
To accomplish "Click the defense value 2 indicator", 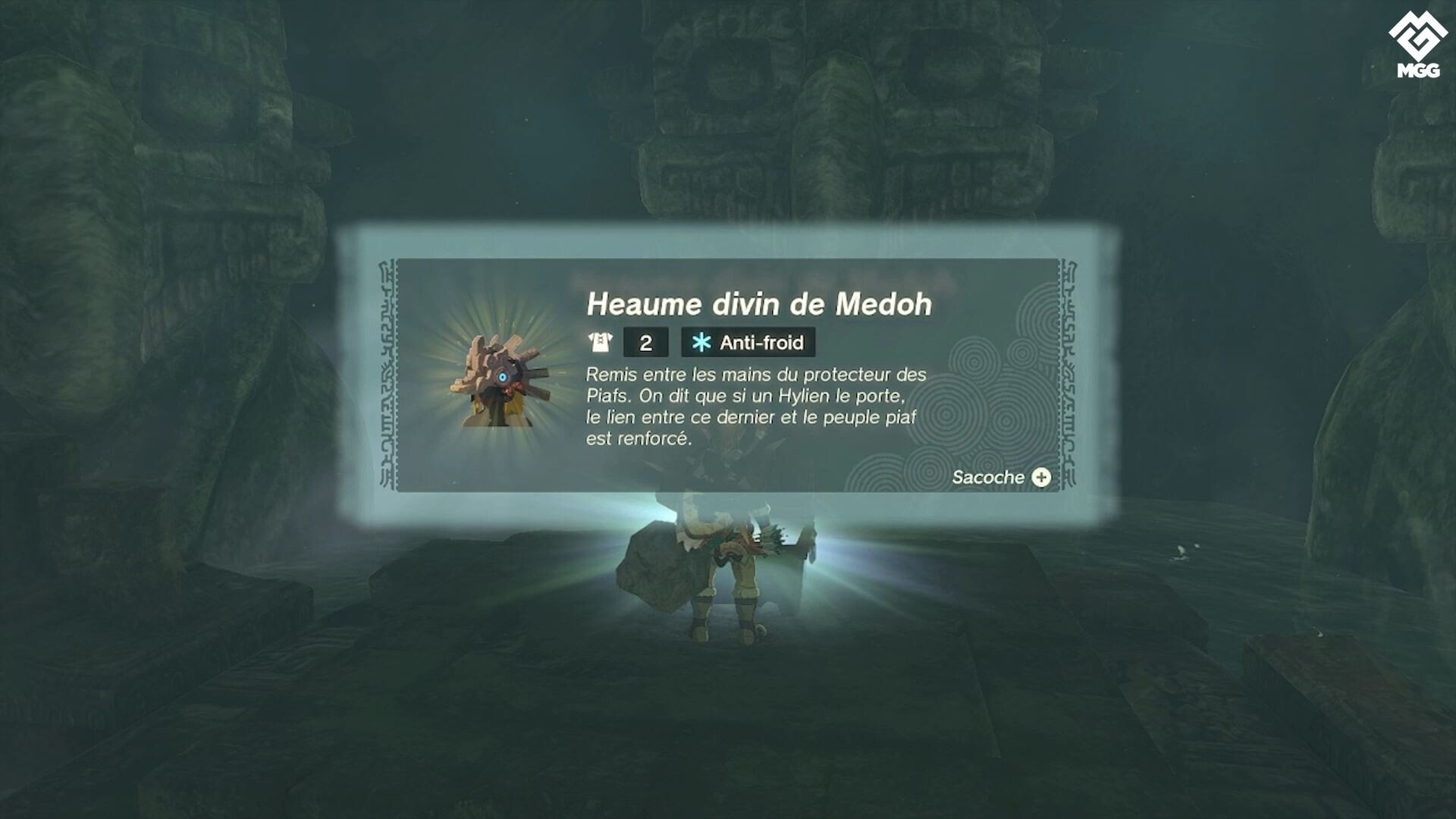I will [x=646, y=343].
